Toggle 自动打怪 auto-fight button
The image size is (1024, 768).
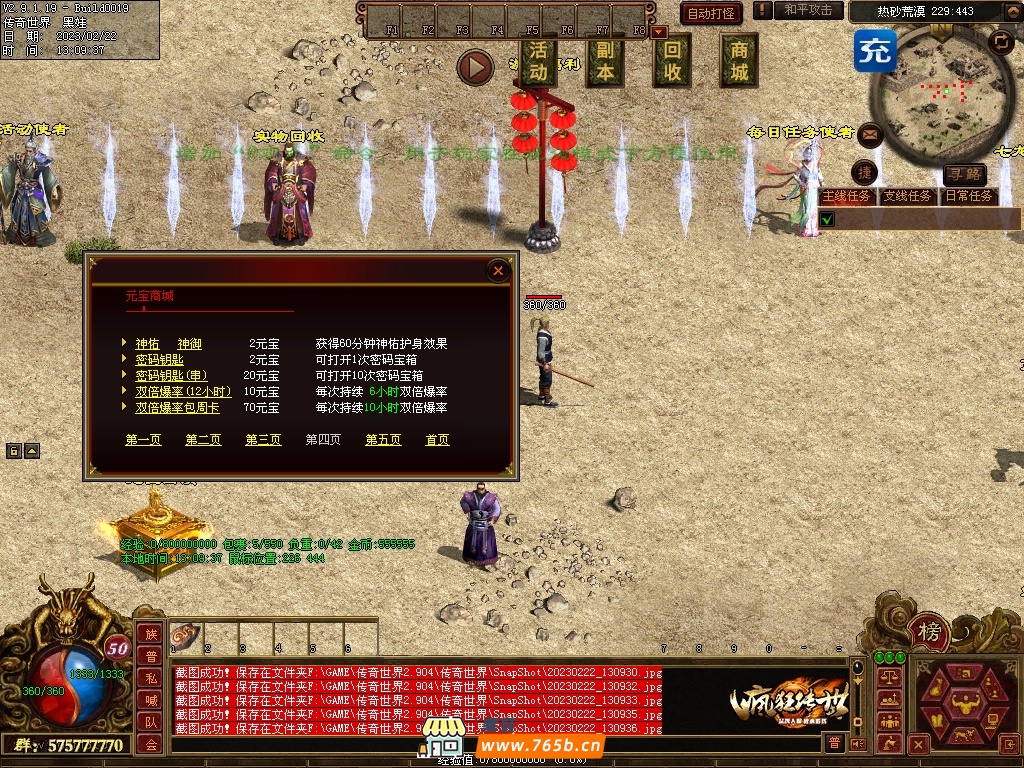[x=711, y=13]
